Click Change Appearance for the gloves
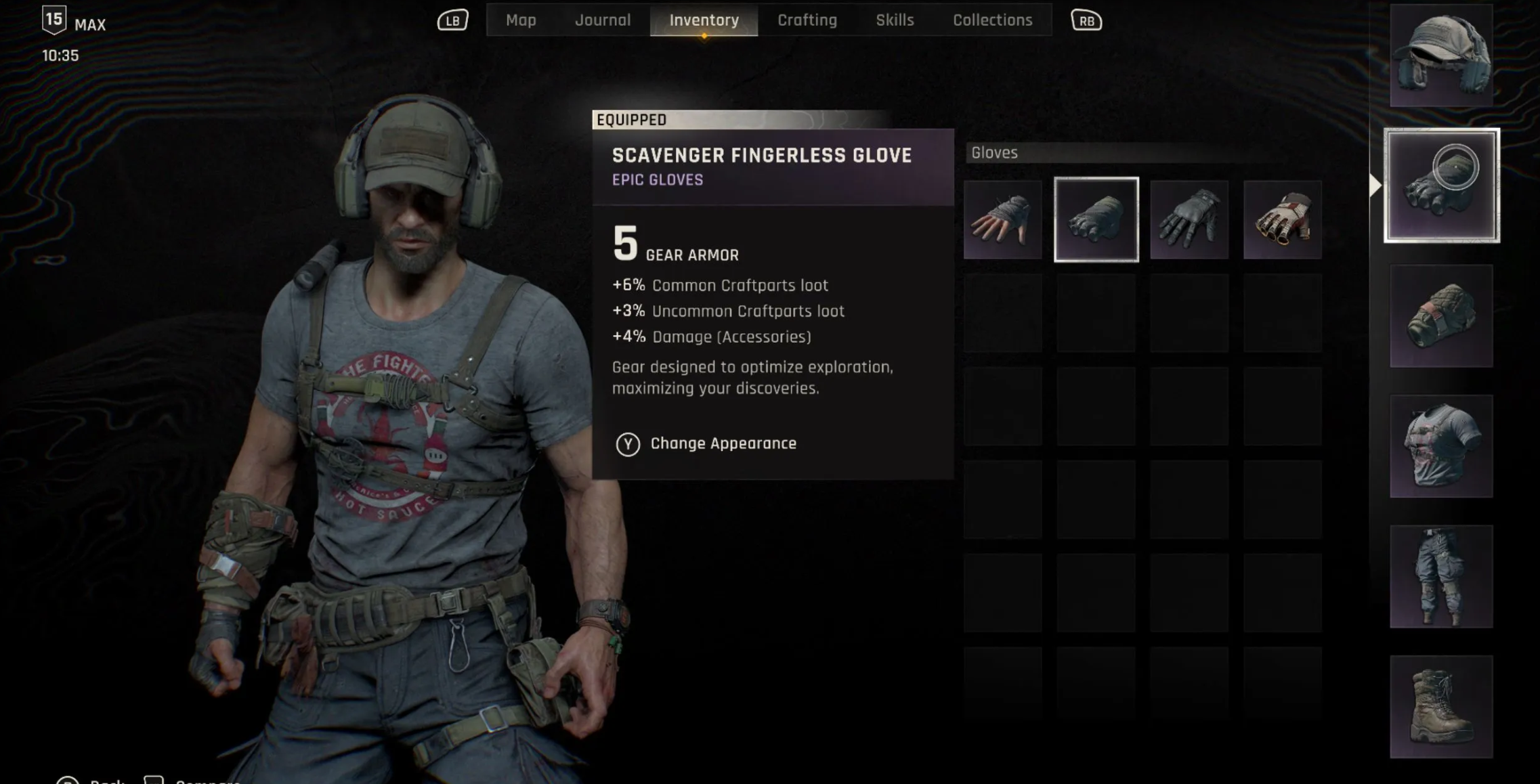This screenshot has height=784, width=1540. 723,443
